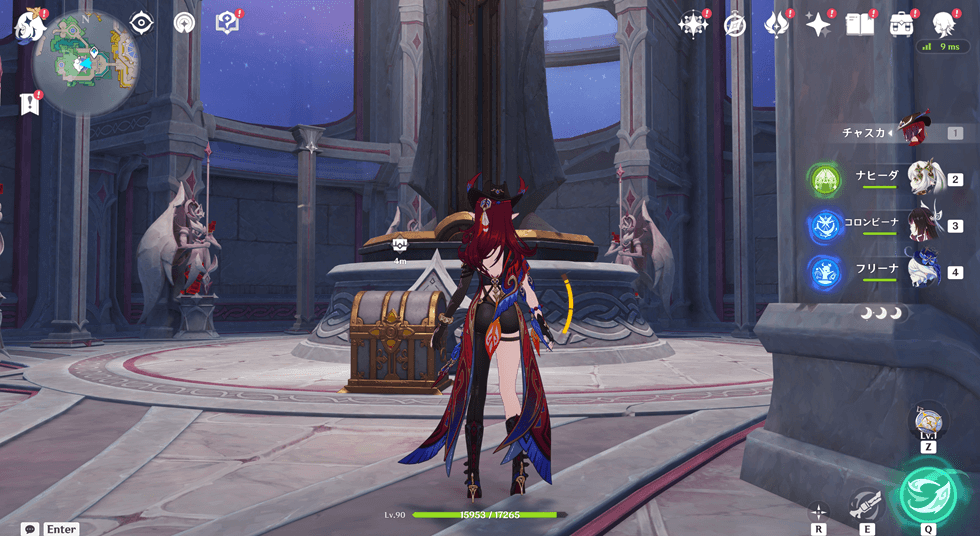
Task: Open the backpack inventory
Action: click(x=902, y=25)
